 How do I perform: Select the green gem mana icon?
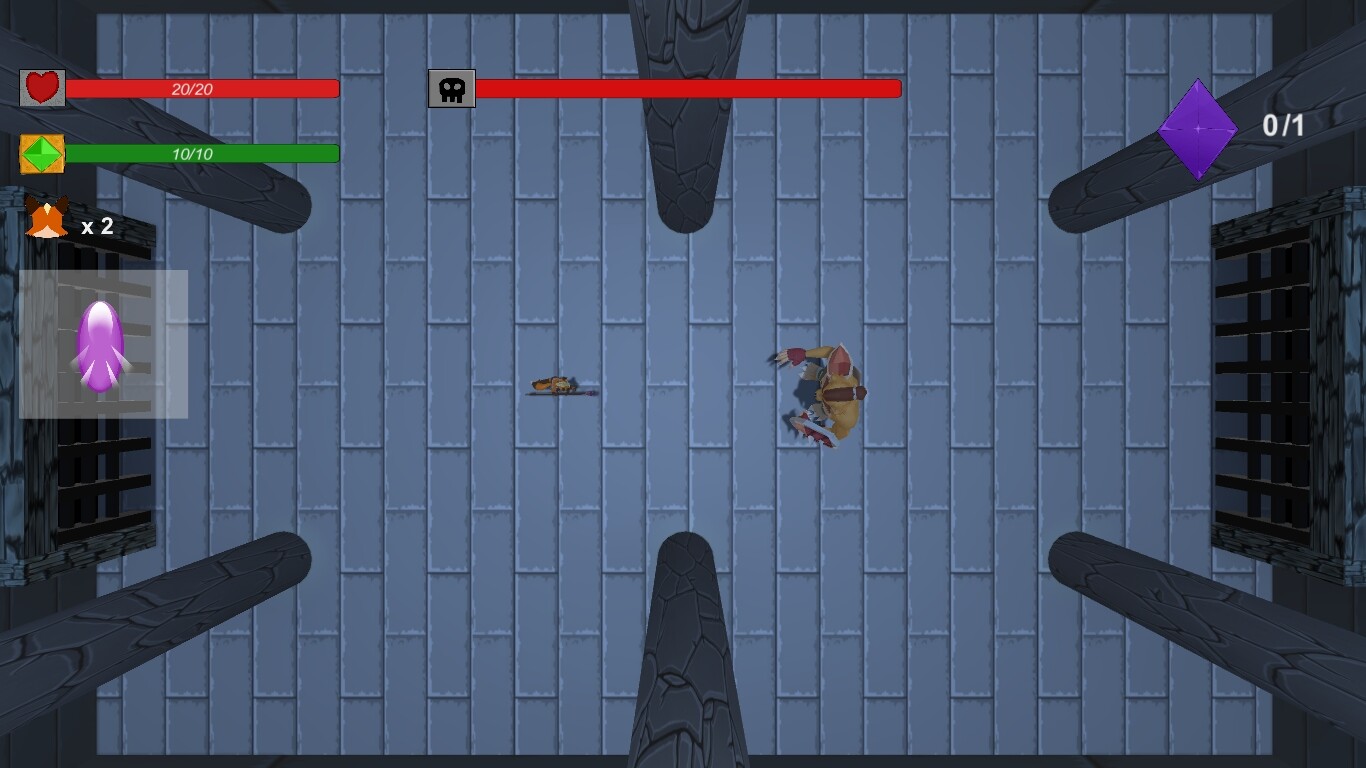click(40, 154)
